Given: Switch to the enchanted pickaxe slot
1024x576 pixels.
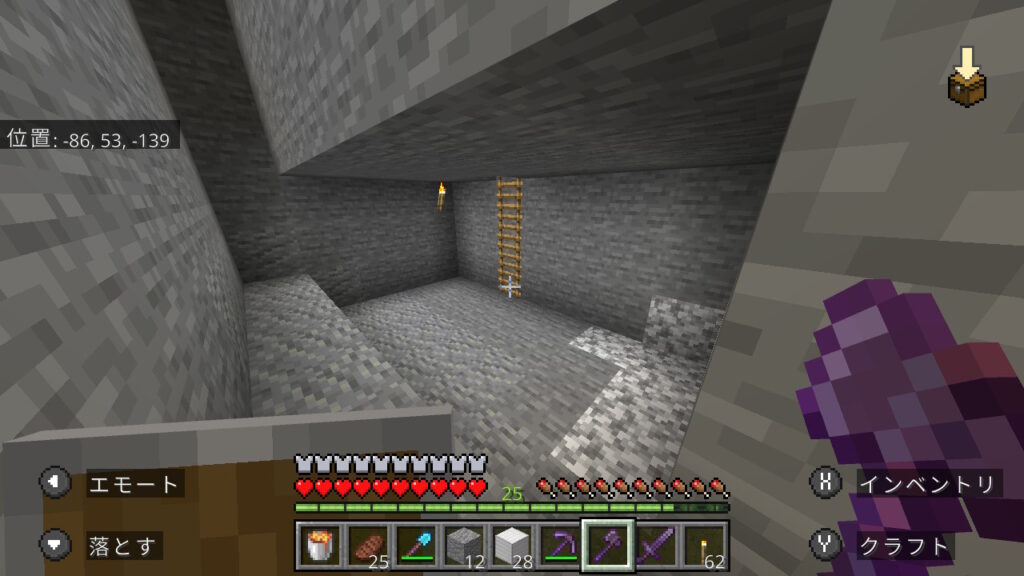Looking at the screenshot, I should 560,546.
